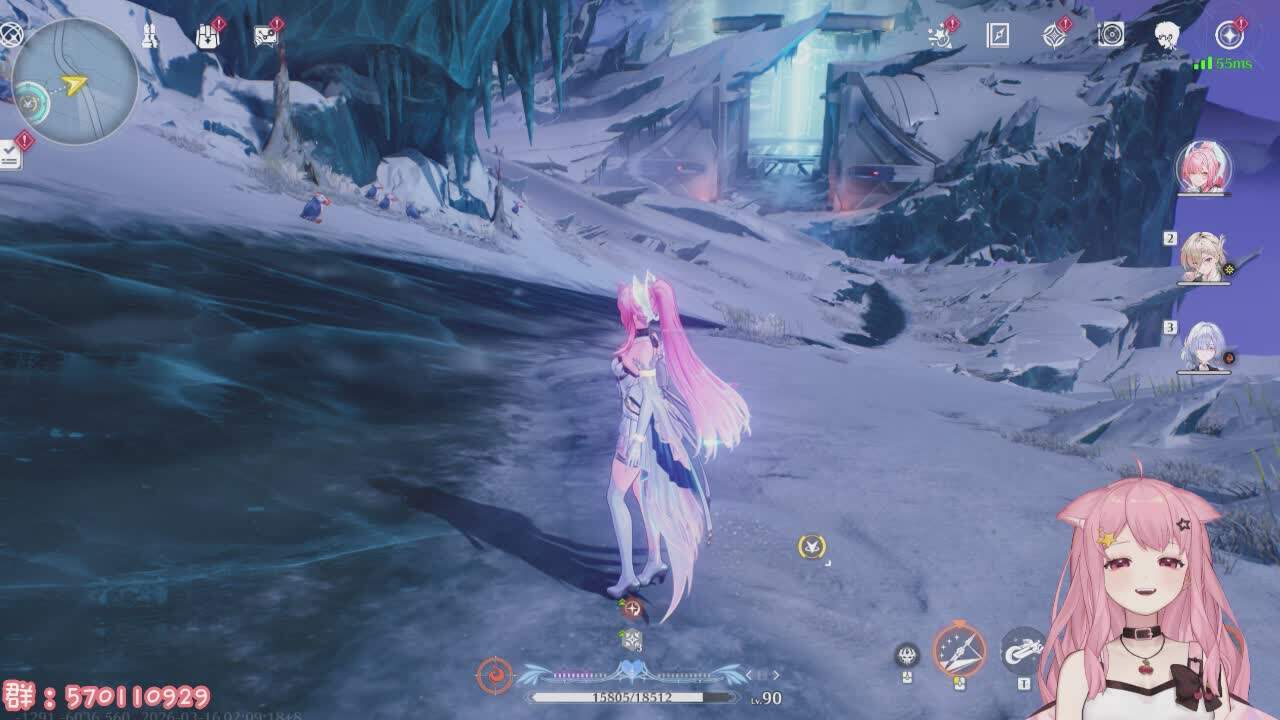
Task: Open the route message icon with alert
Action: pyautogui.click(x=265, y=37)
